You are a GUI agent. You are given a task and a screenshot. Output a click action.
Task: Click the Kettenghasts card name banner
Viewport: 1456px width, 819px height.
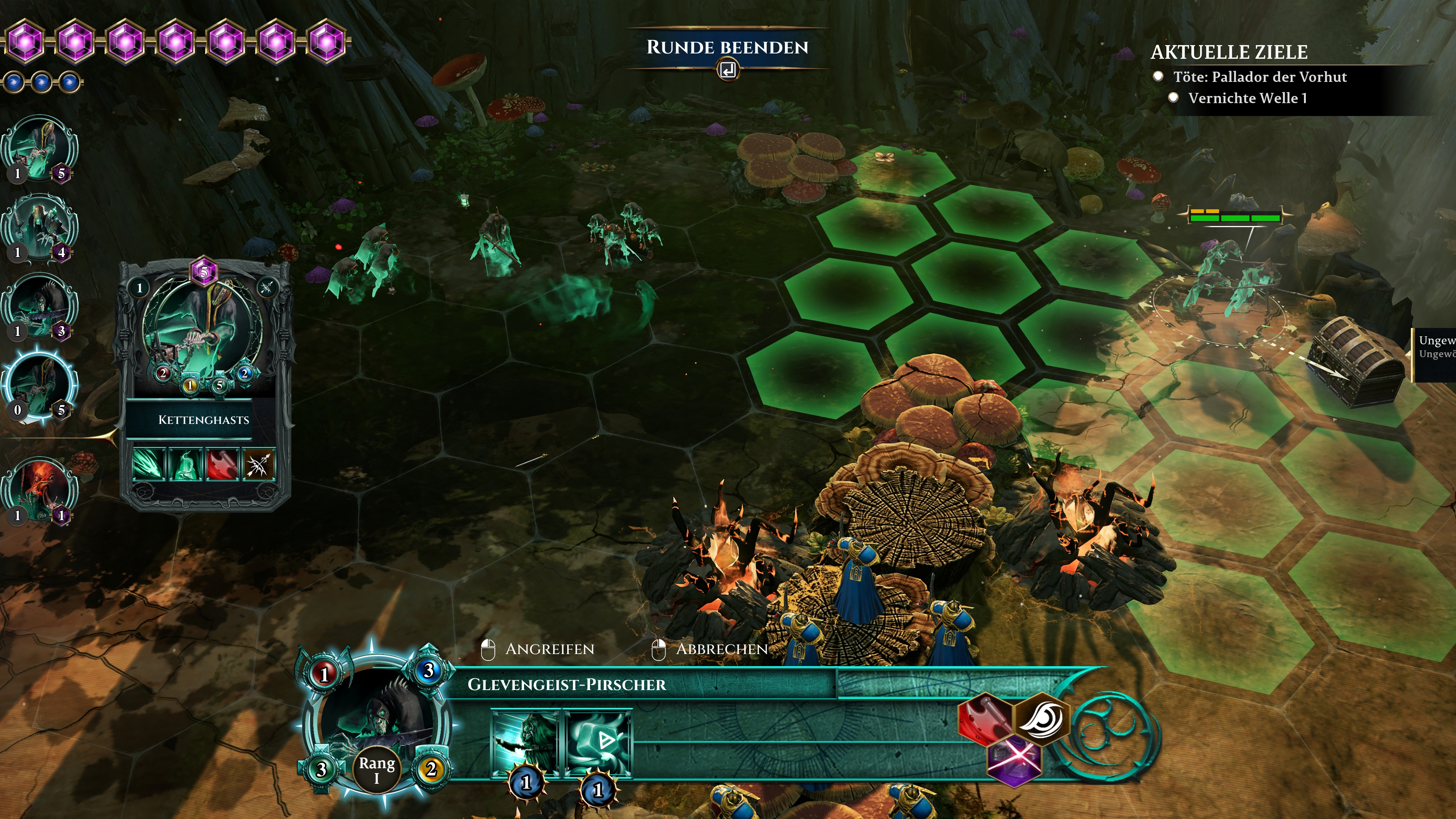(204, 420)
